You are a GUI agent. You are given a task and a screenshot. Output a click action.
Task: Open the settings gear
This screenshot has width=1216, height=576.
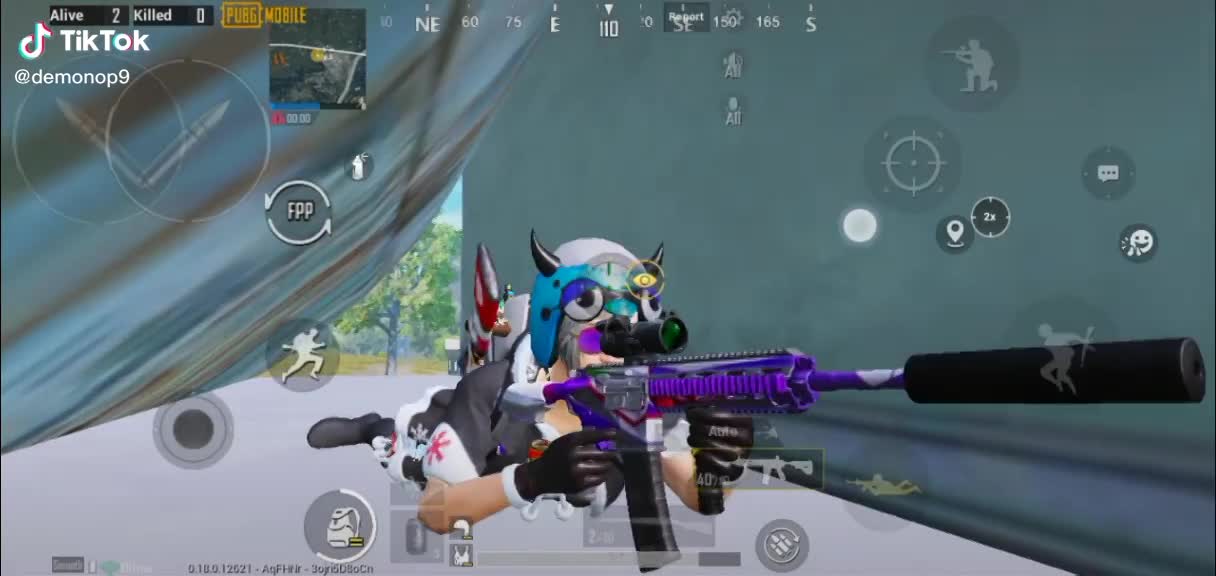click(733, 18)
